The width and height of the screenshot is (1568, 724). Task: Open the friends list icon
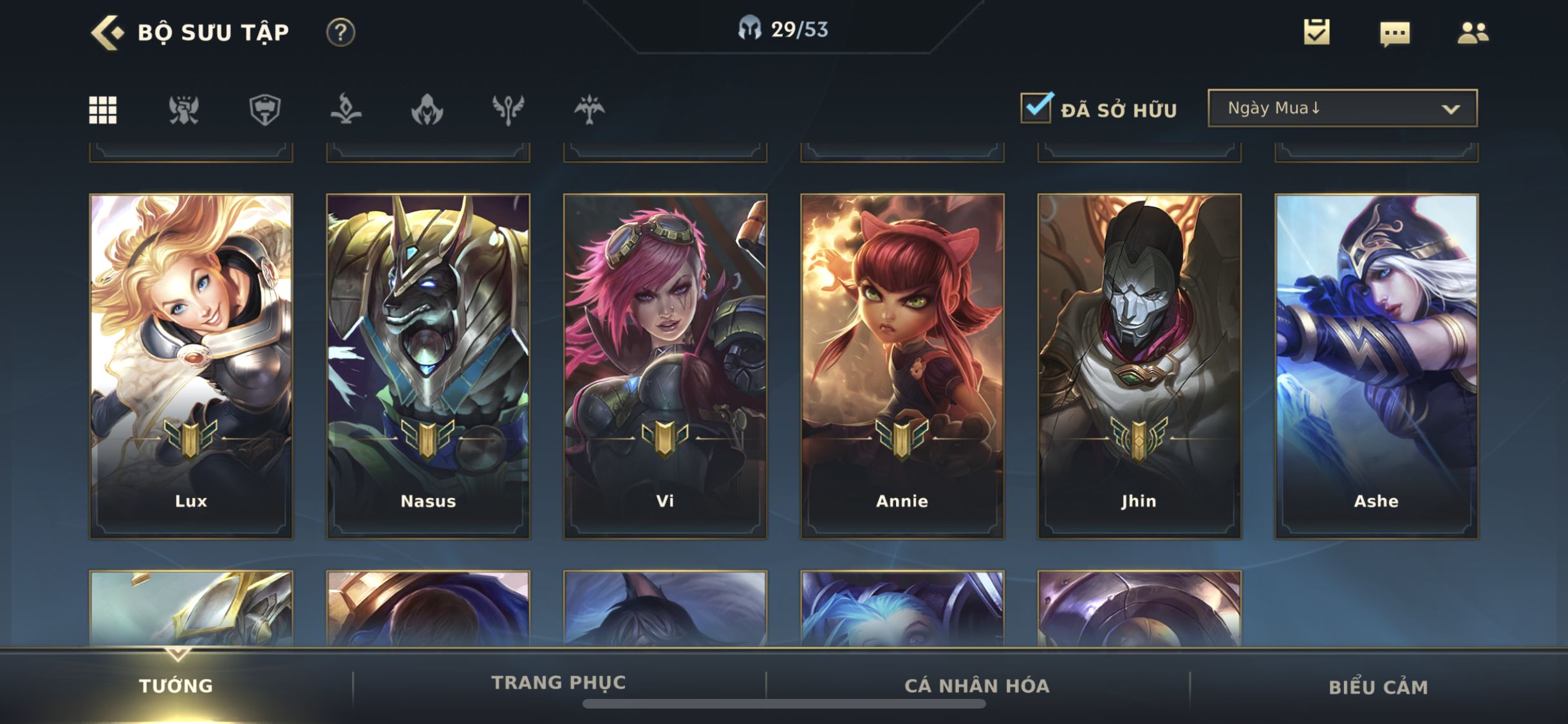click(1473, 33)
